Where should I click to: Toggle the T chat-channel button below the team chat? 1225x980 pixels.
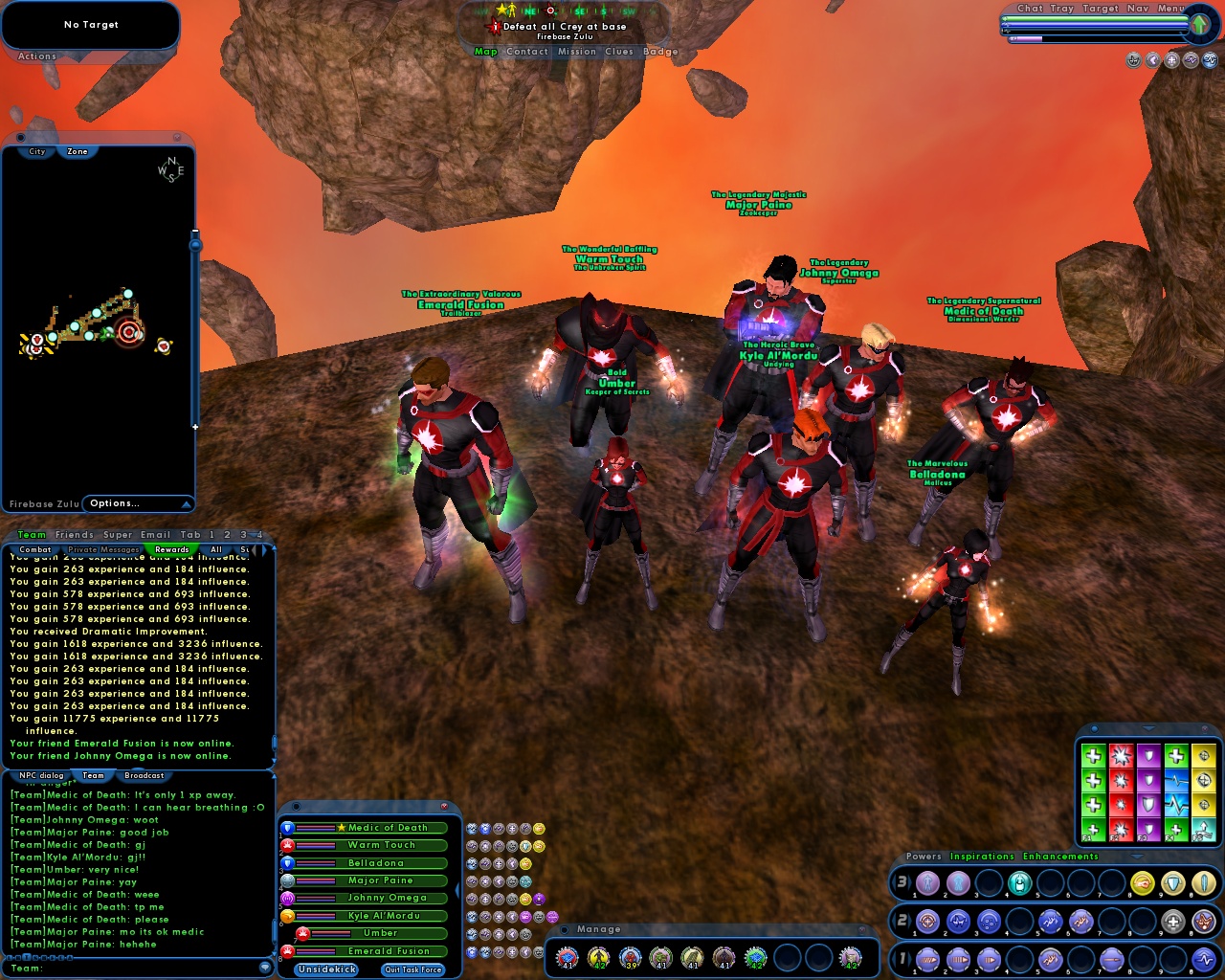[27, 956]
